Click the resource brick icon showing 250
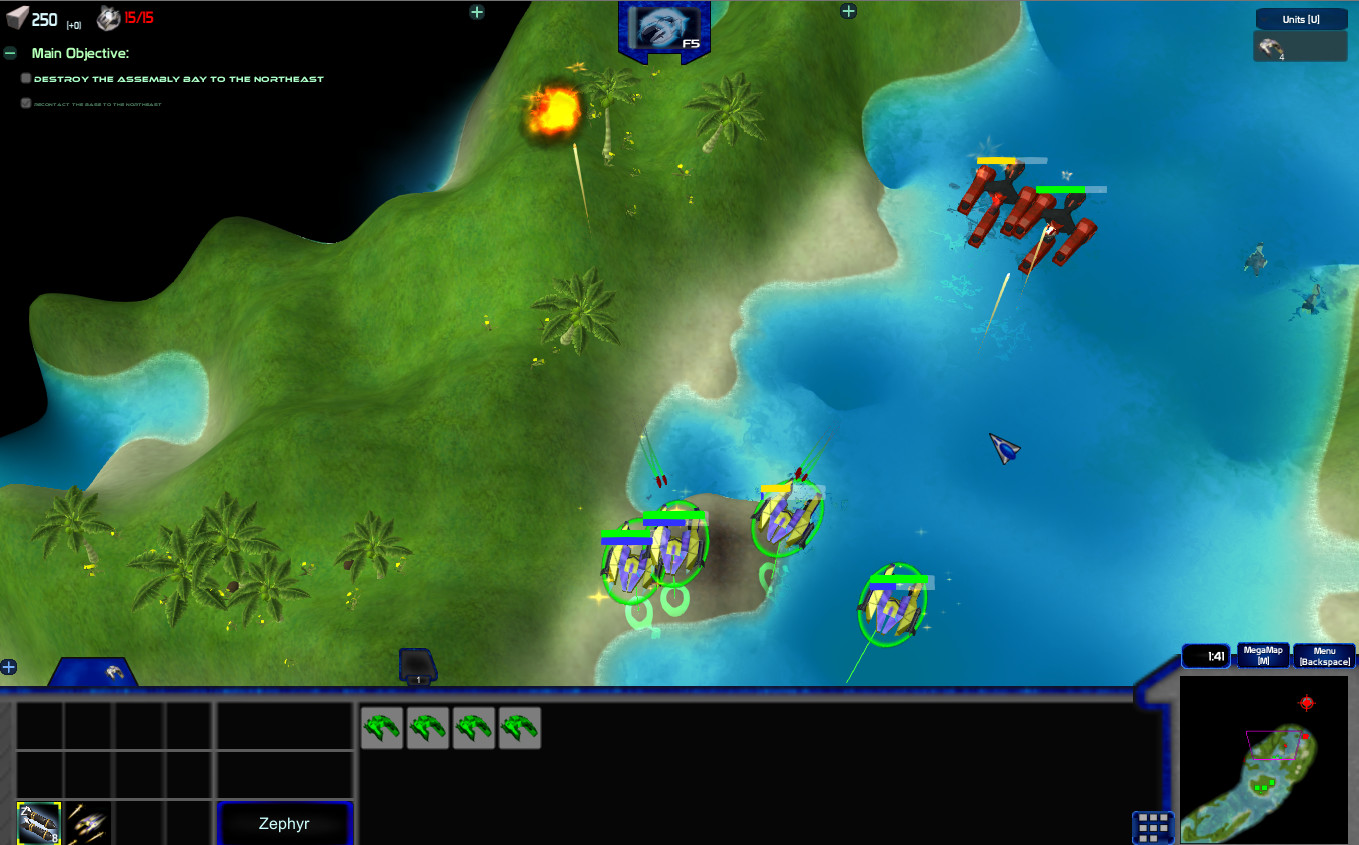 [x=15, y=17]
